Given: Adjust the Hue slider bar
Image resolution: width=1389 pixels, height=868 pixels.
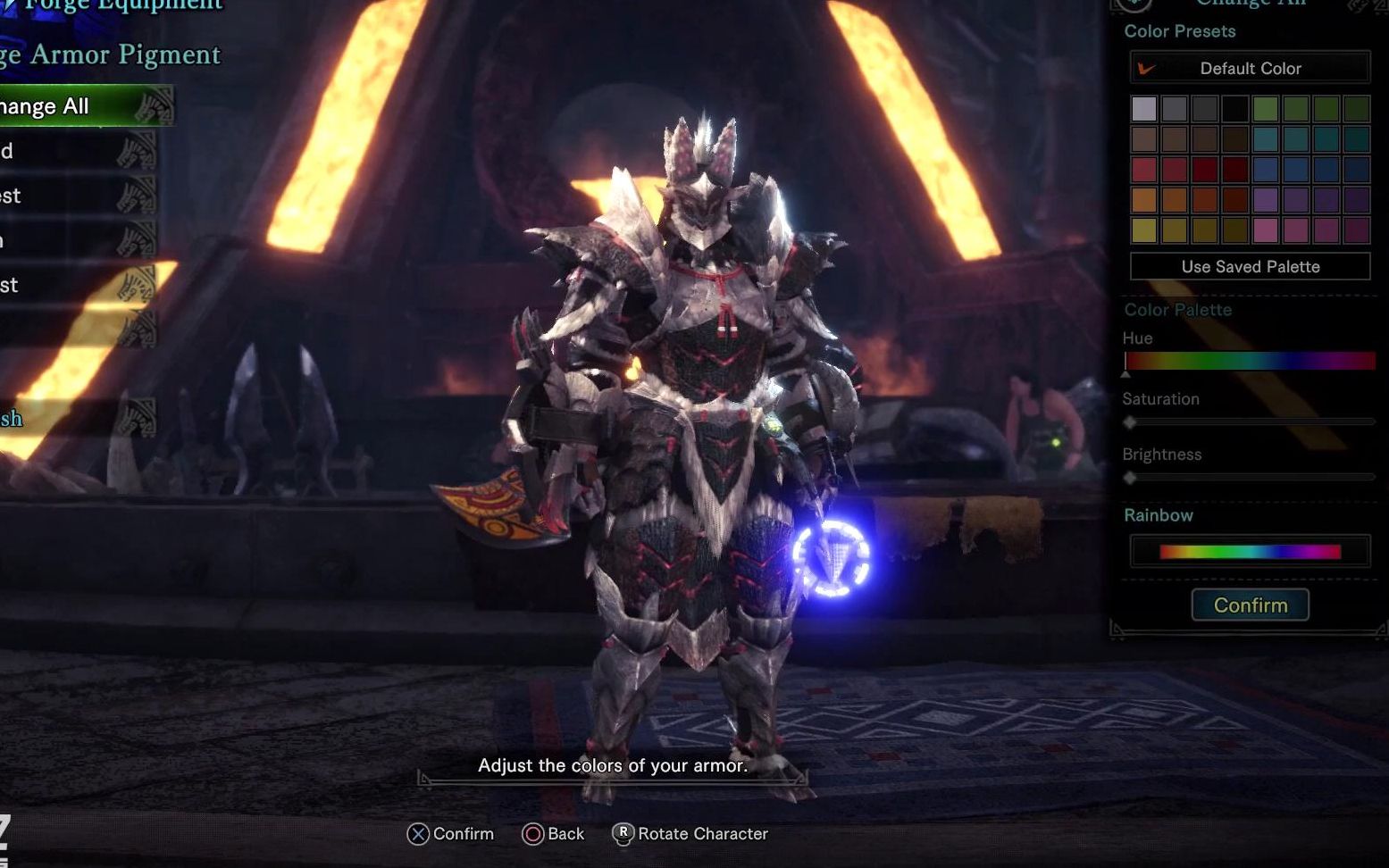Looking at the screenshot, I should tap(1250, 361).
